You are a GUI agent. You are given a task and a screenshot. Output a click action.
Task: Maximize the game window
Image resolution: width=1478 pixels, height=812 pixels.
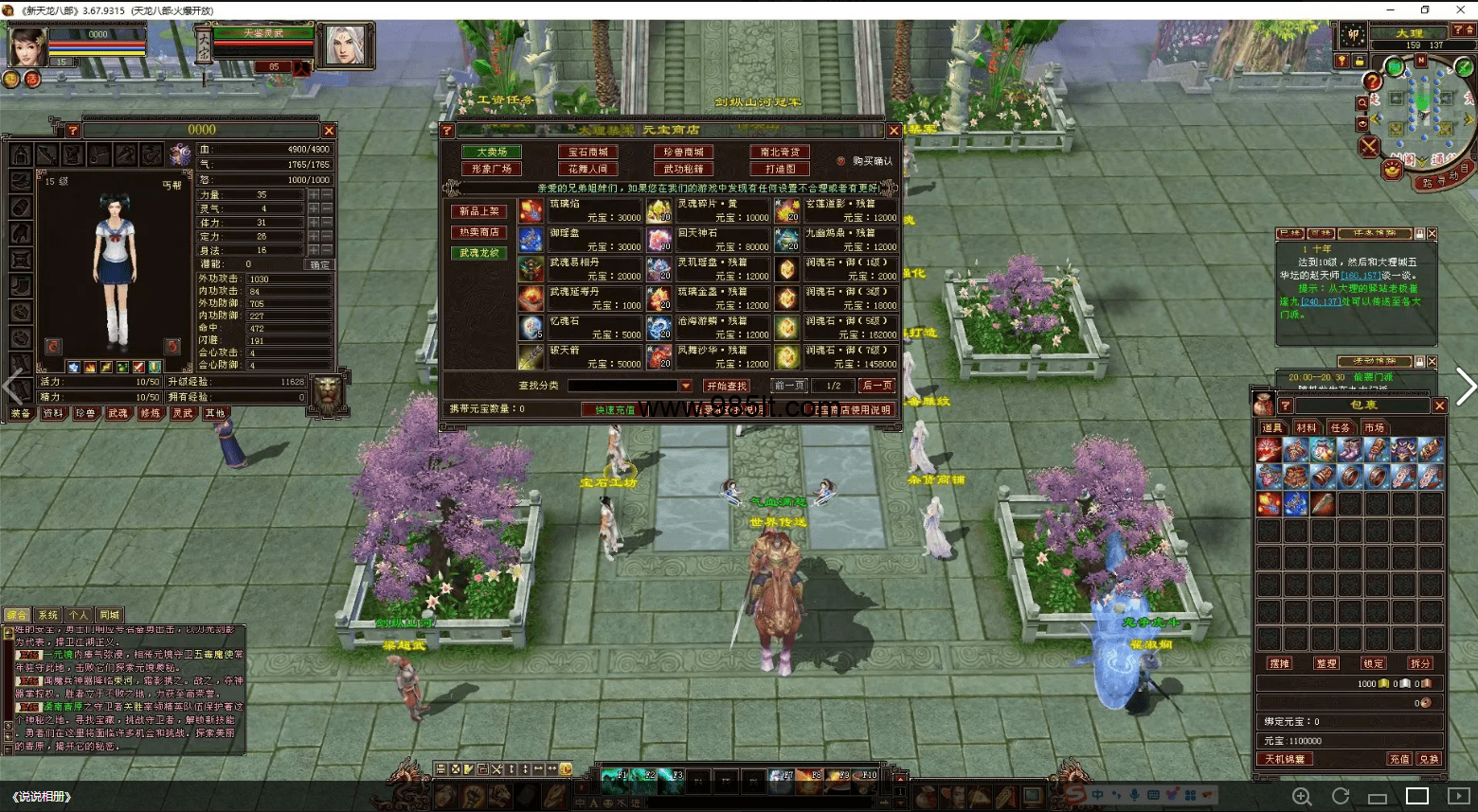(1425, 9)
